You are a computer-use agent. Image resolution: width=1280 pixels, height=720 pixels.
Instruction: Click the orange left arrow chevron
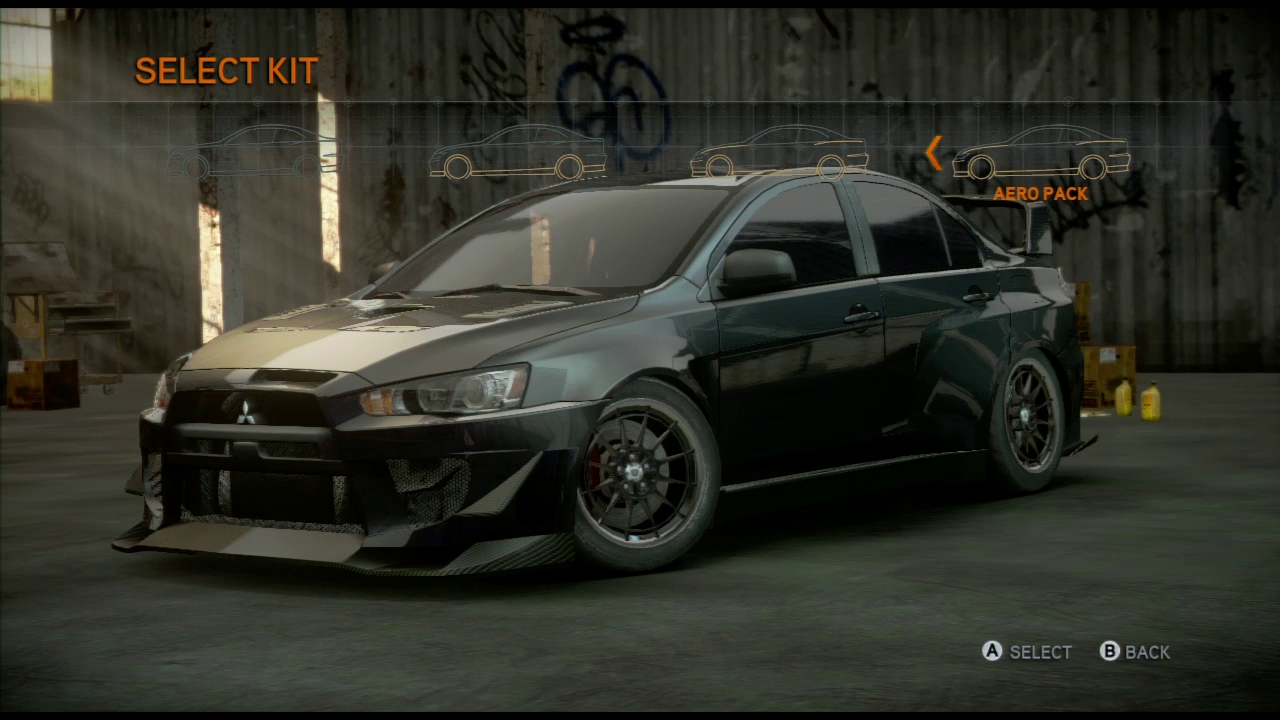point(933,153)
